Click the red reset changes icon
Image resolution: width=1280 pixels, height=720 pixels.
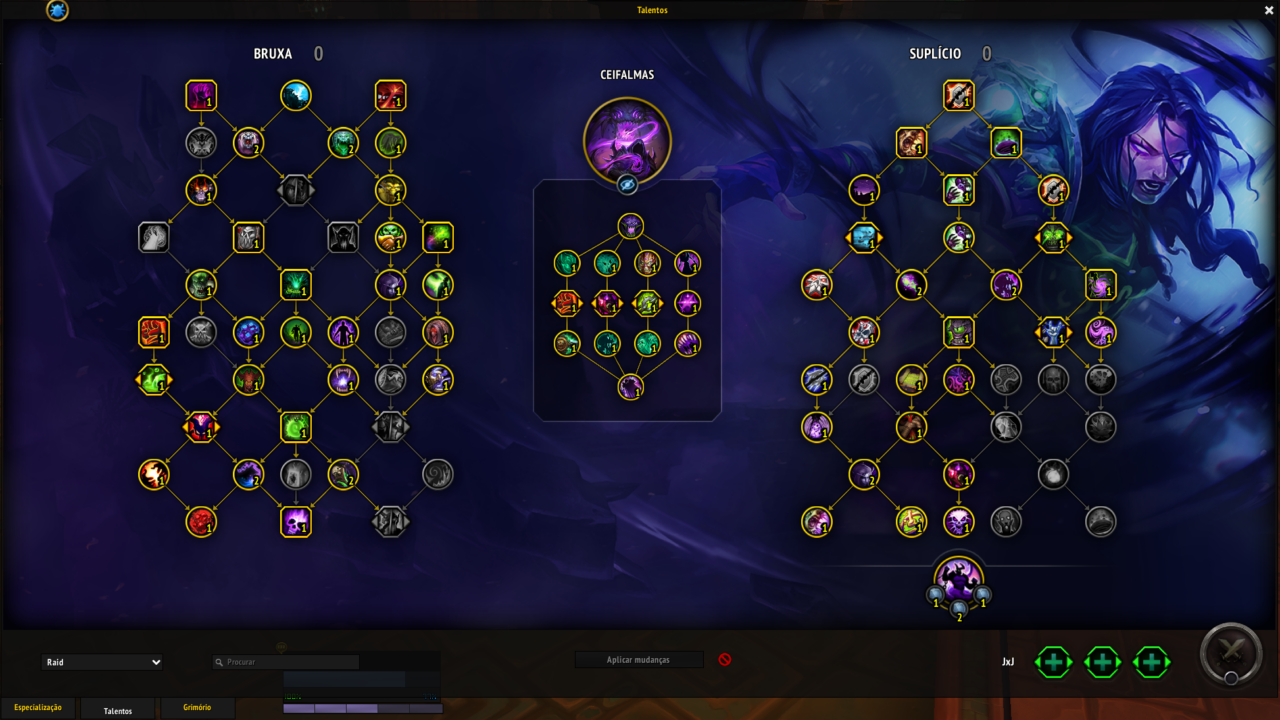tap(725, 660)
